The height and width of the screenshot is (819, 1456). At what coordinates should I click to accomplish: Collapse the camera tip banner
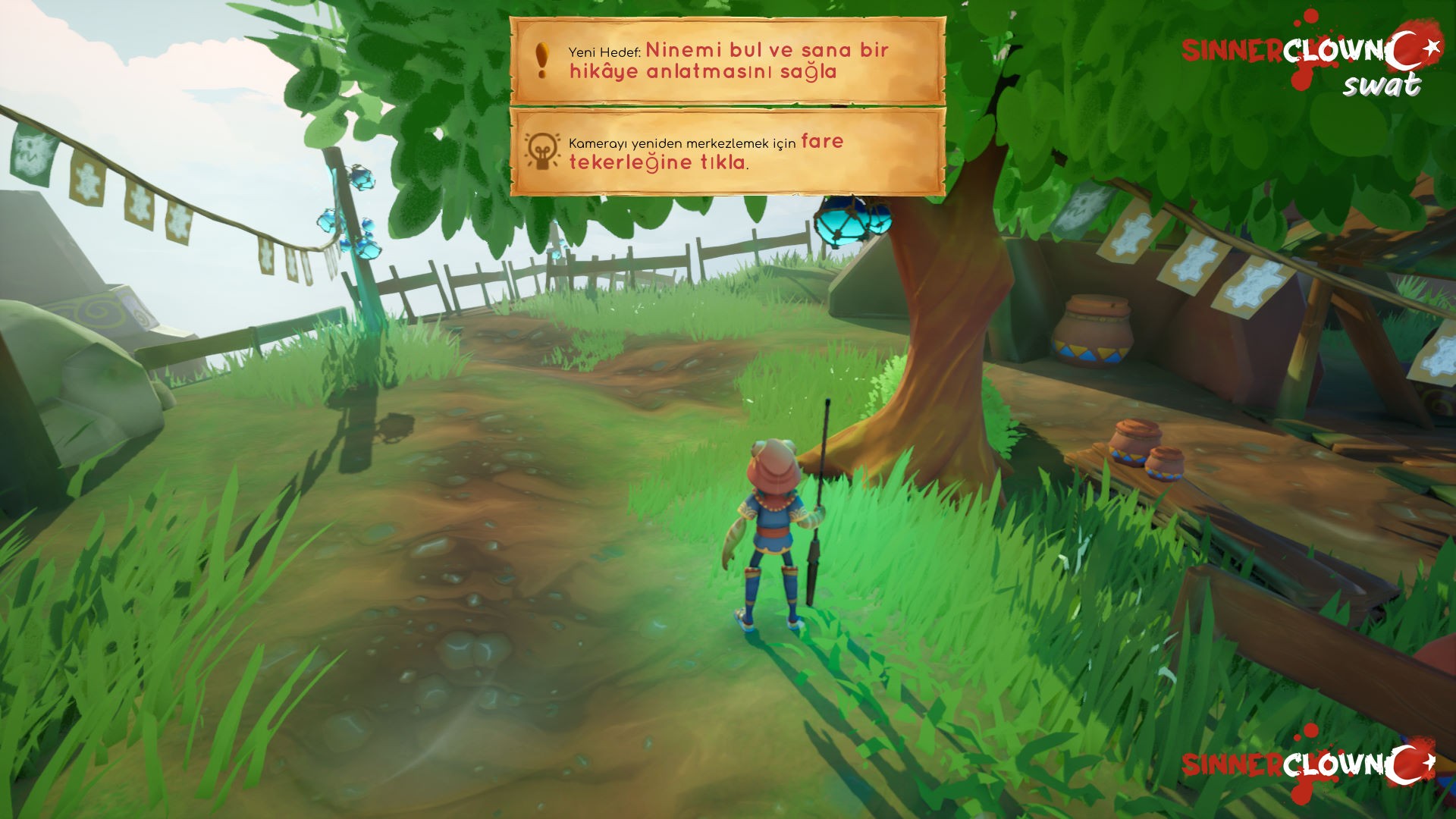click(728, 152)
